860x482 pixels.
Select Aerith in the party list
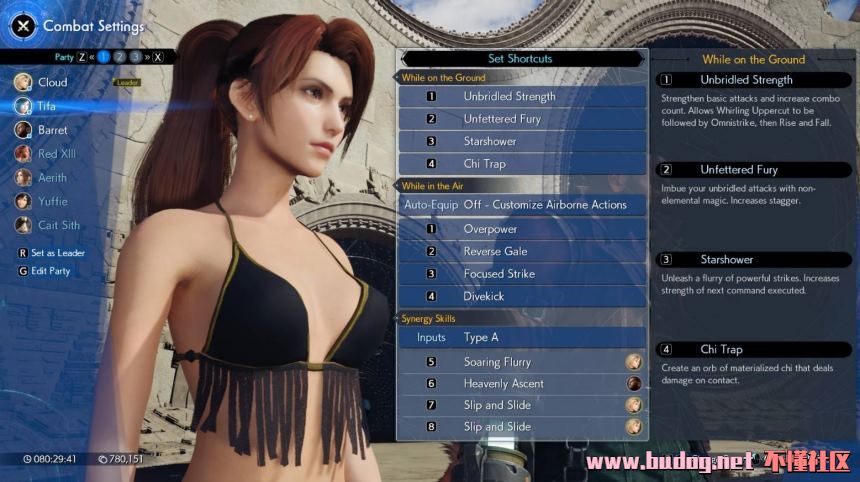point(52,178)
